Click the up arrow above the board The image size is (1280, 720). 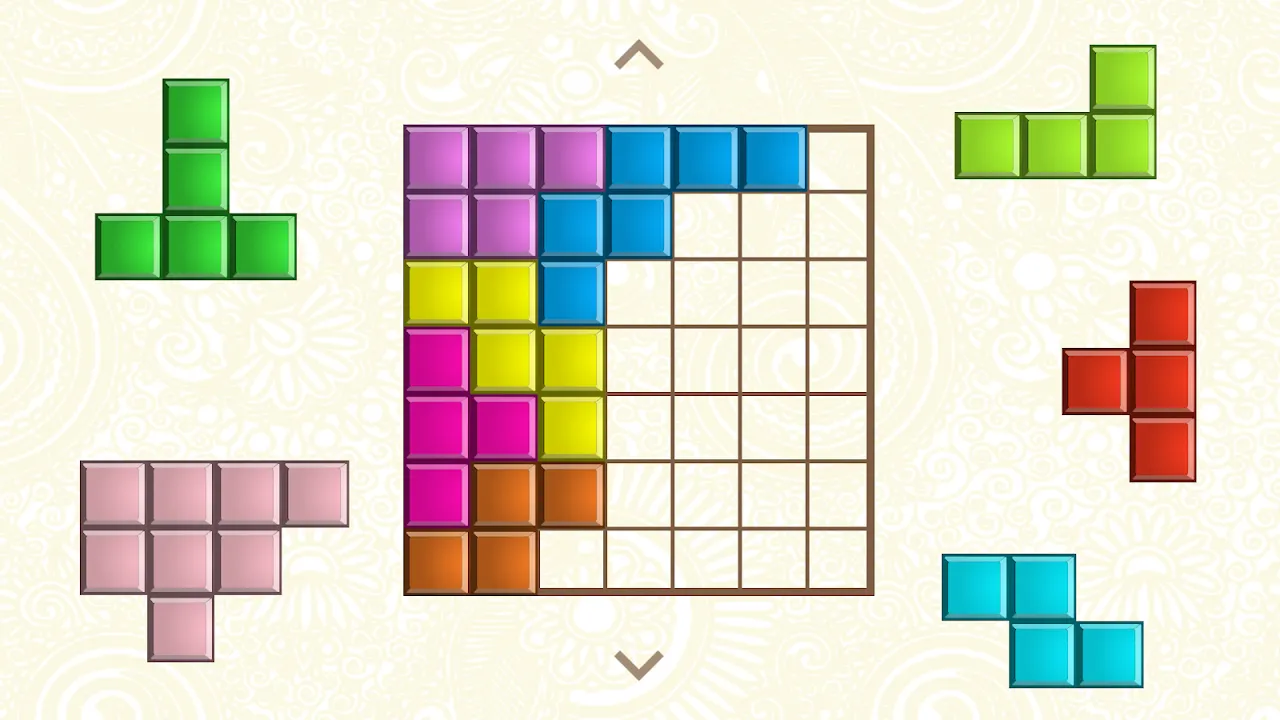(x=639, y=55)
